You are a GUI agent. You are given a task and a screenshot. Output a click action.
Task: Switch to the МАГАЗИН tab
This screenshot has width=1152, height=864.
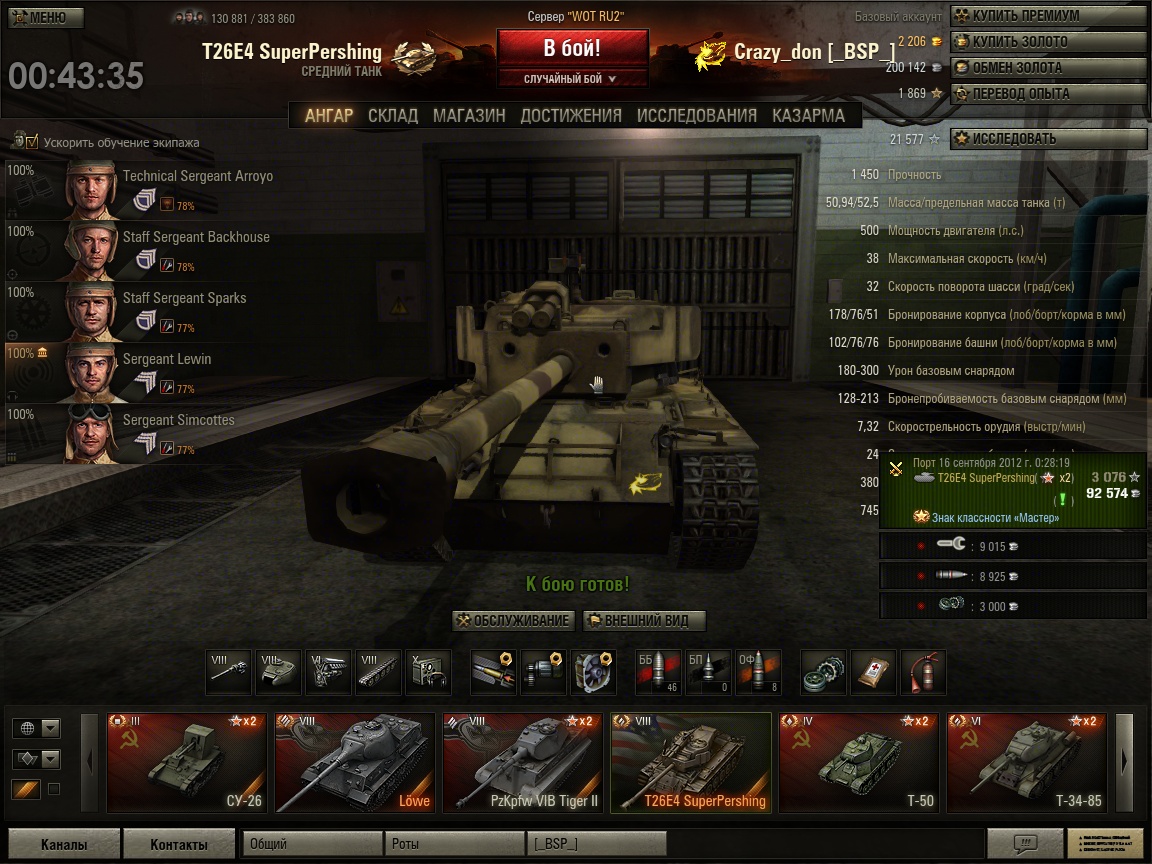(x=469, y=116)
